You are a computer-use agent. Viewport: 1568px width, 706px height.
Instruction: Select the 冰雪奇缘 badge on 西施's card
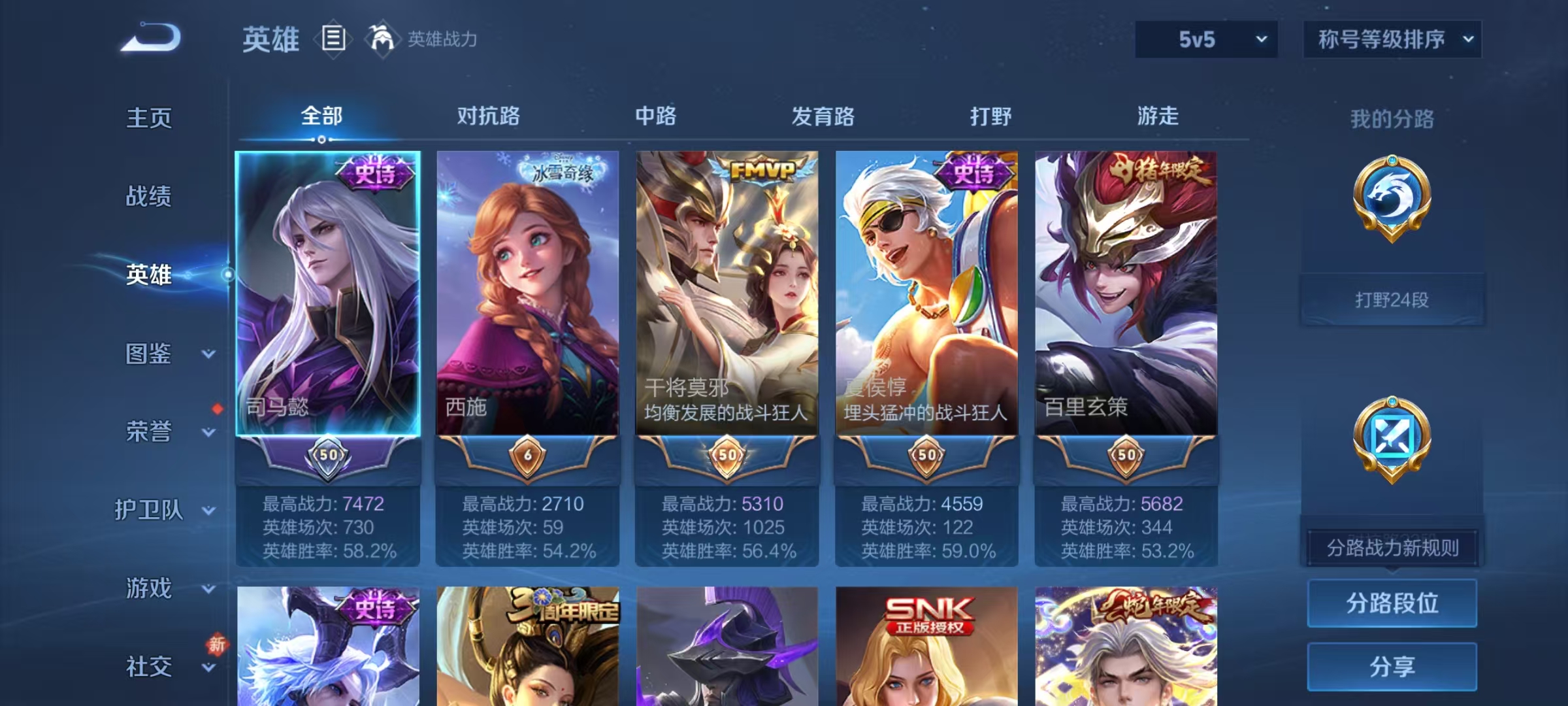[561, 168]
